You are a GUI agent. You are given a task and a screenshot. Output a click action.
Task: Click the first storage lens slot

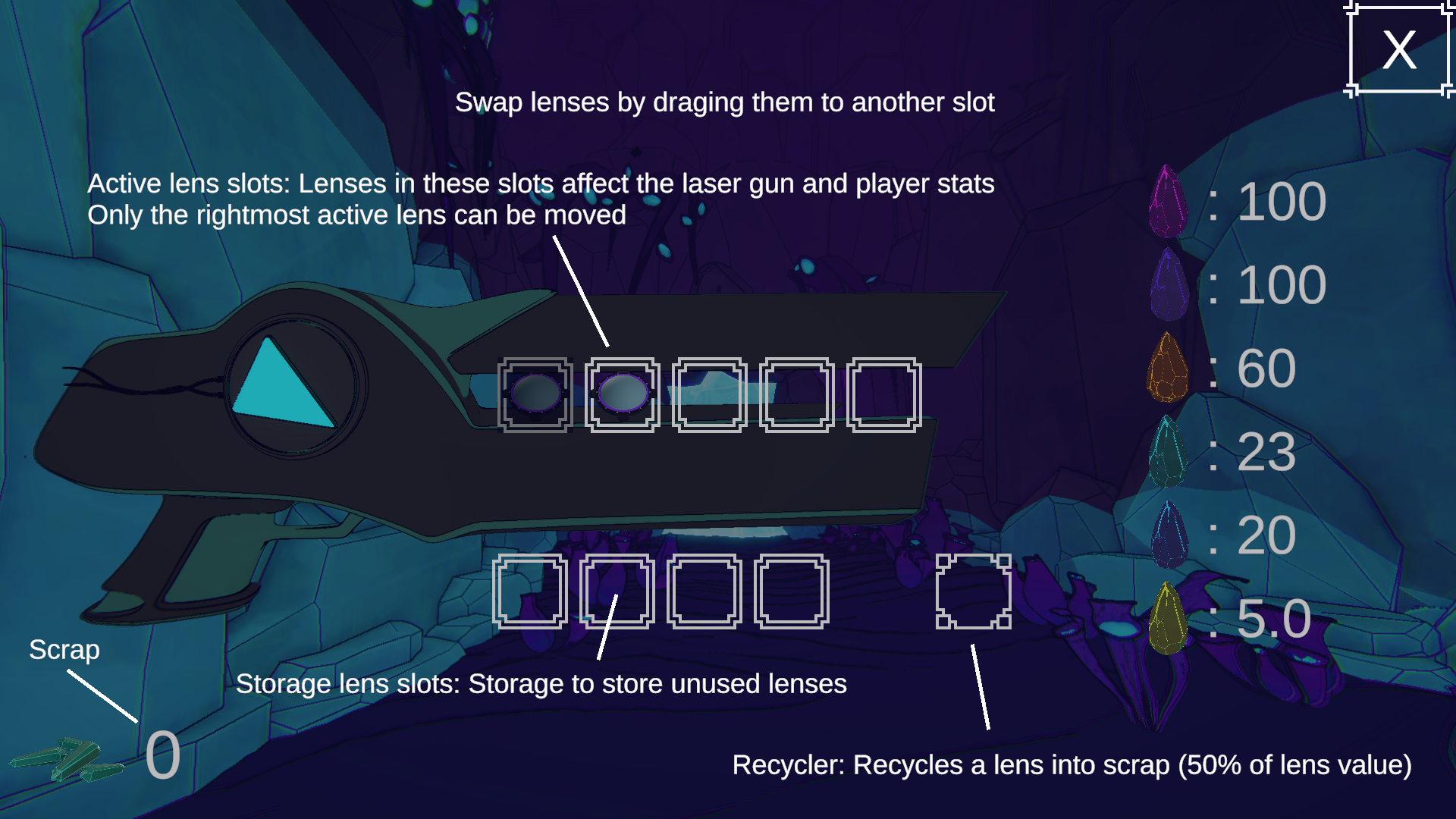tap(531, 592)
